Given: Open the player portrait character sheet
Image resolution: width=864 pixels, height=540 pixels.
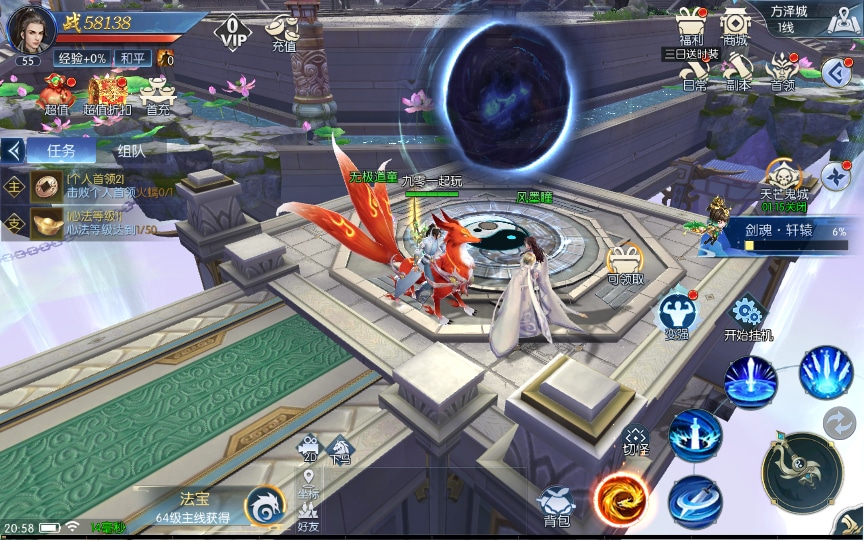Looking at the screenshot, I should coord(30,28).
